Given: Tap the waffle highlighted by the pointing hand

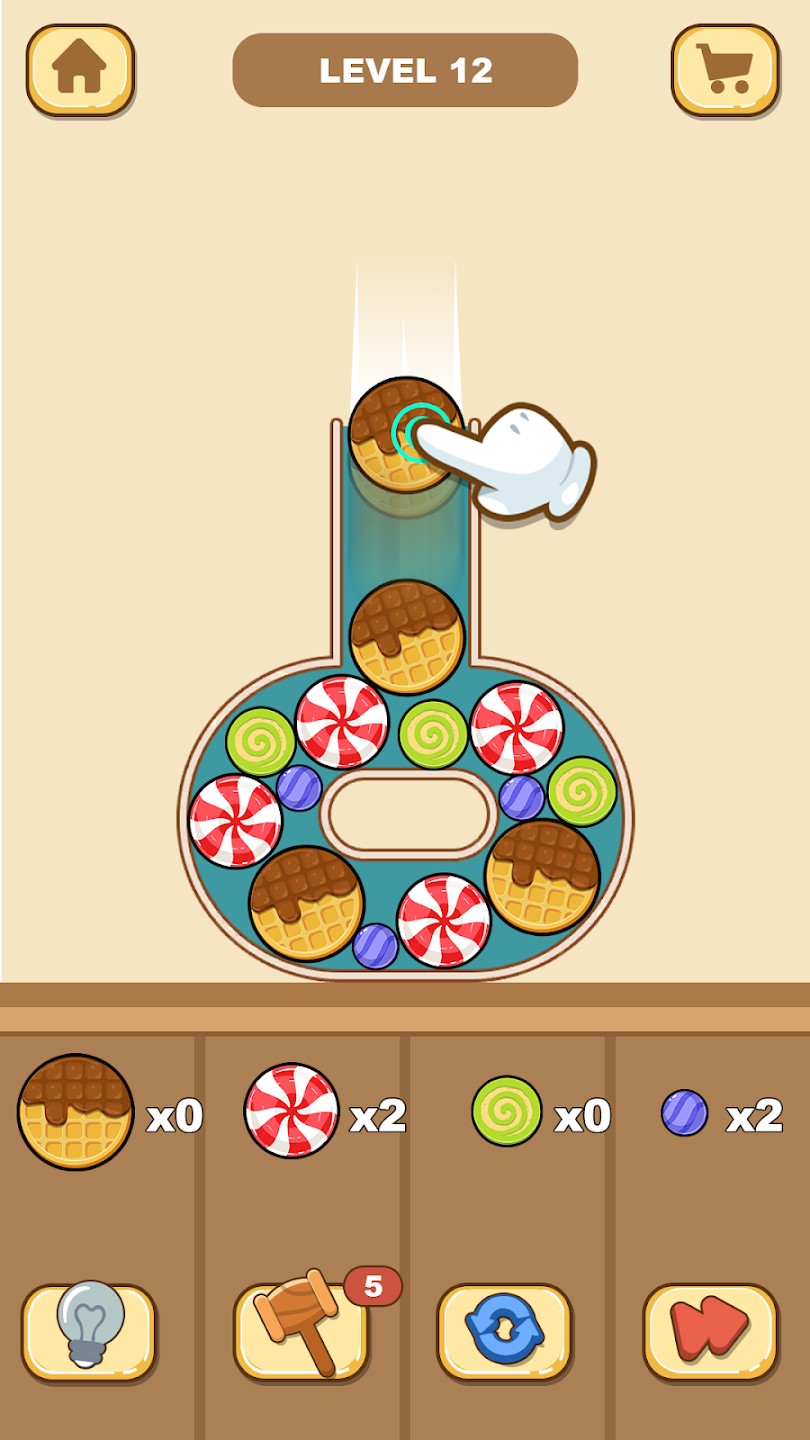Looking at the screenshot, I should coord(405,435).
